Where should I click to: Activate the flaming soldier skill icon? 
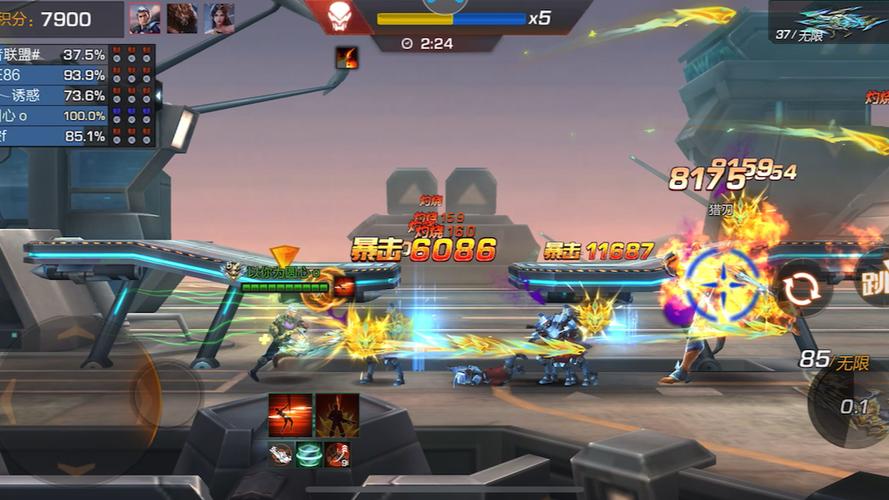pos(336,414)
